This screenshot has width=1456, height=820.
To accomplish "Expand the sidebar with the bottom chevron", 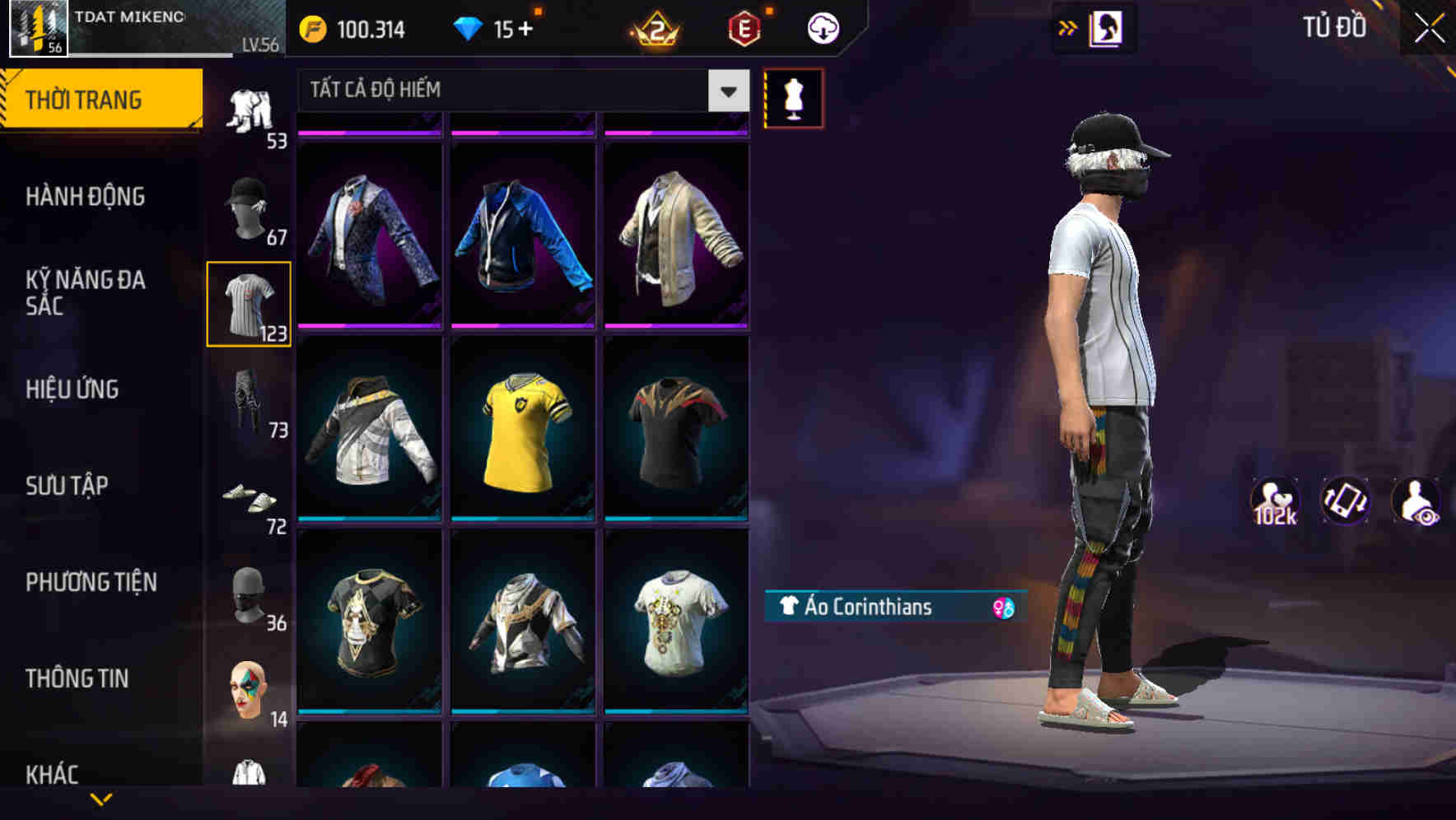I will tap(101, 799).
